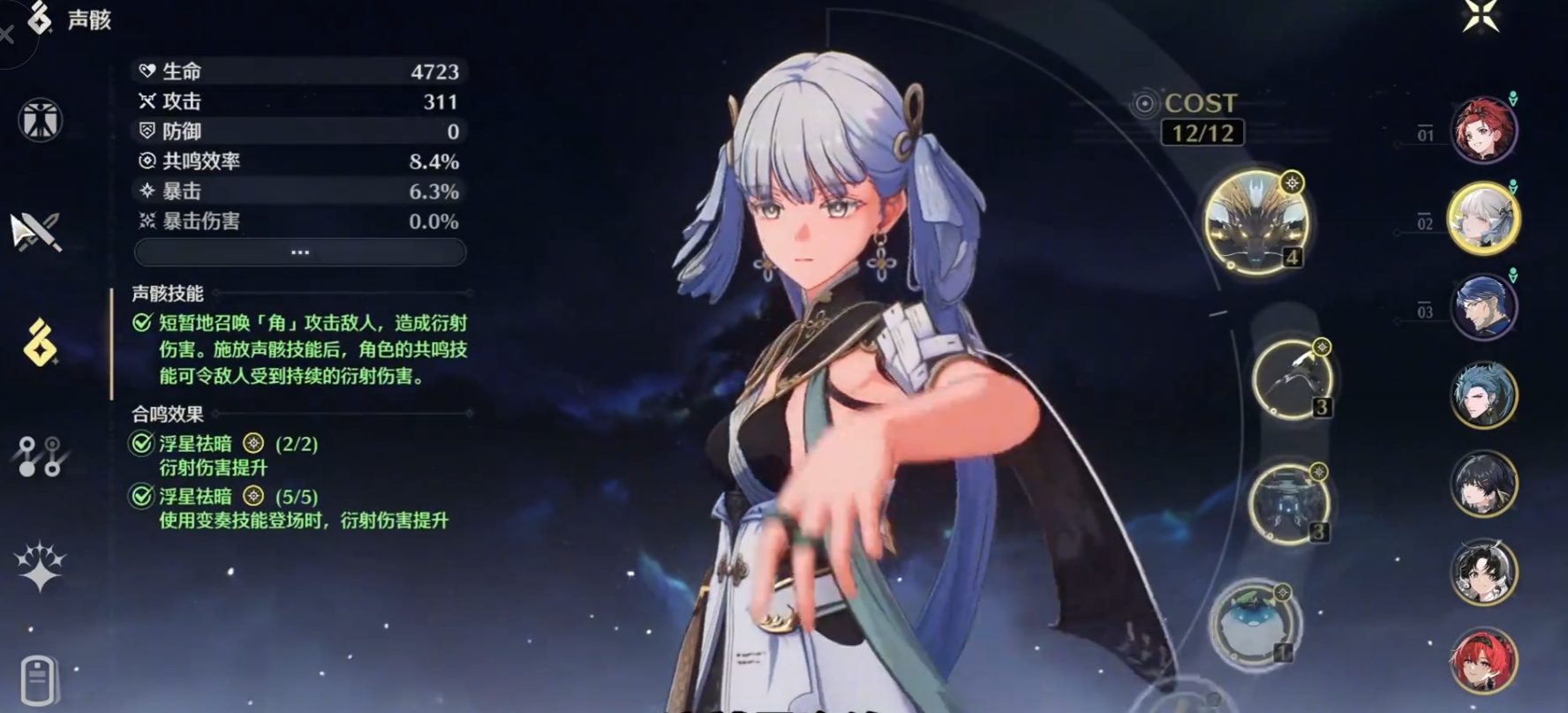
Task: Select the highlighted yellow echo tab
Action: [x=40, y=343]
